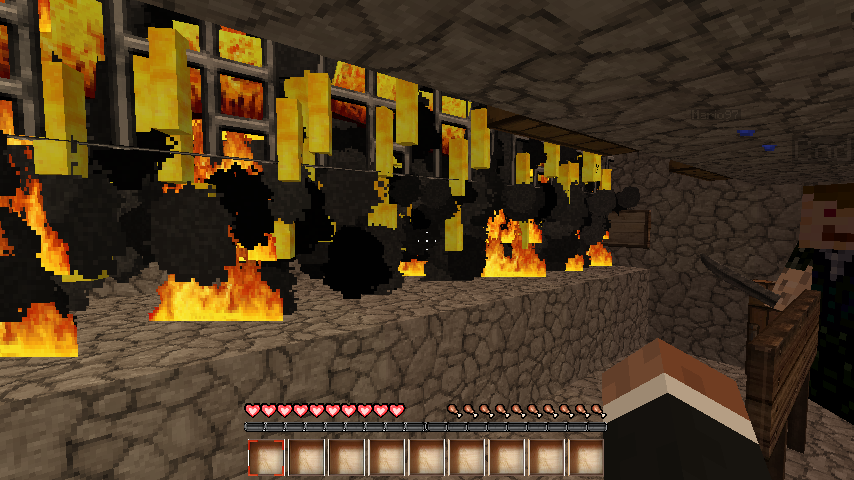Select the red-highlighted hotbar slot
The width and height of the screenshot is (854, 480).
[x=266, y=457]
